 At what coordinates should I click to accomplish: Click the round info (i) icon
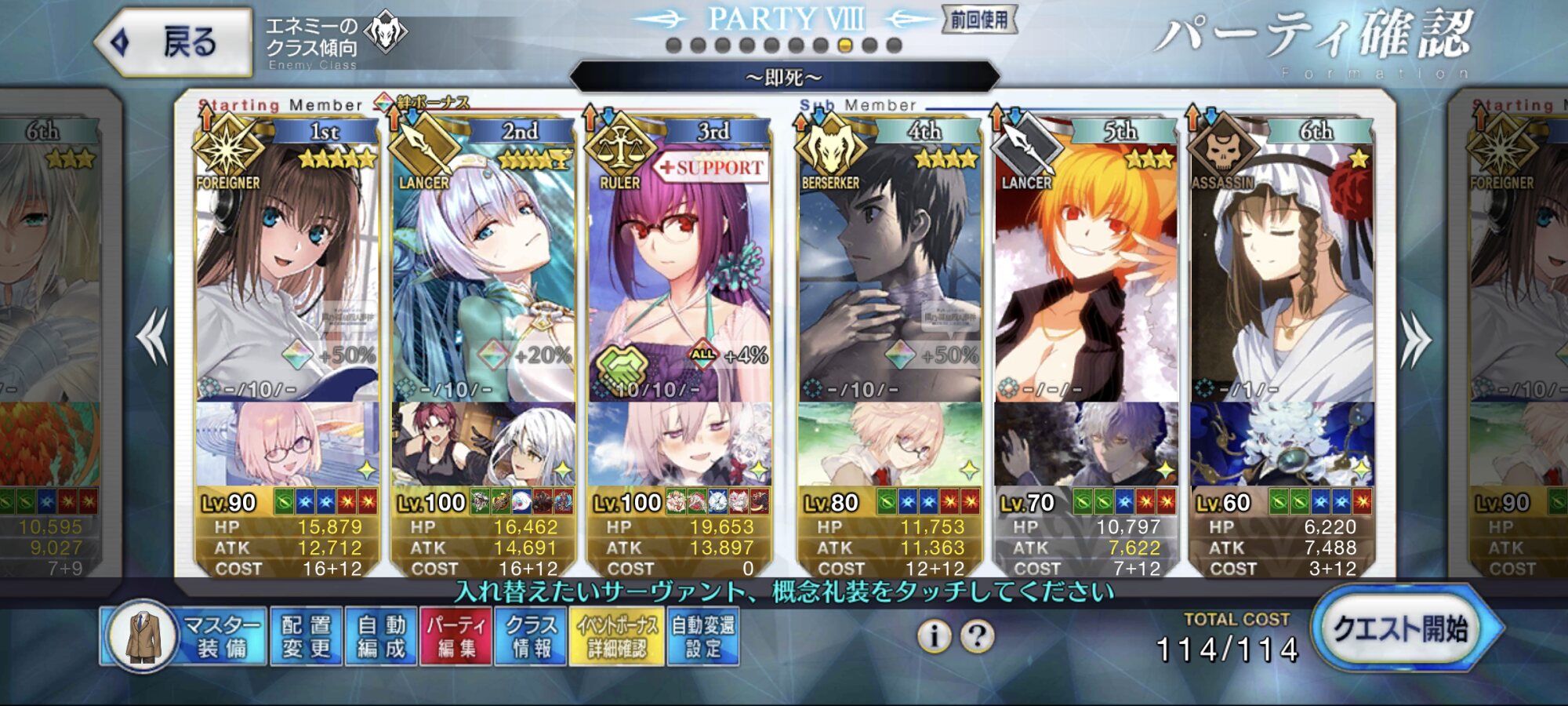pos(934,635)
